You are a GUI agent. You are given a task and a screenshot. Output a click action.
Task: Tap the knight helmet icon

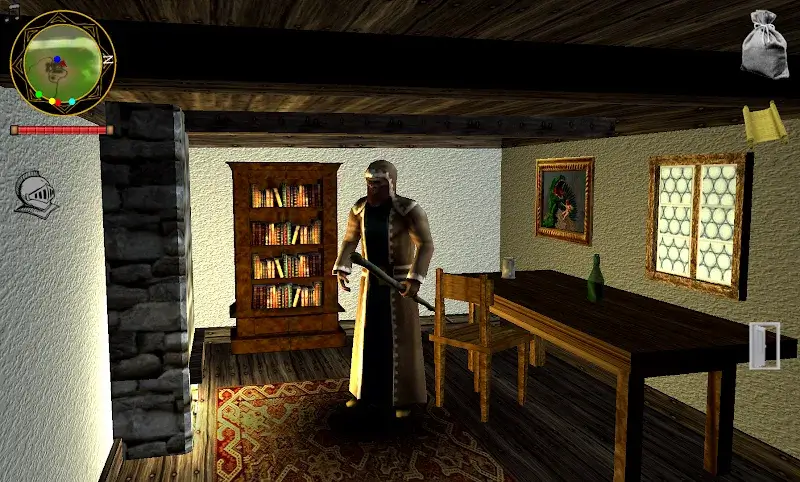click(x=36, y=192)
